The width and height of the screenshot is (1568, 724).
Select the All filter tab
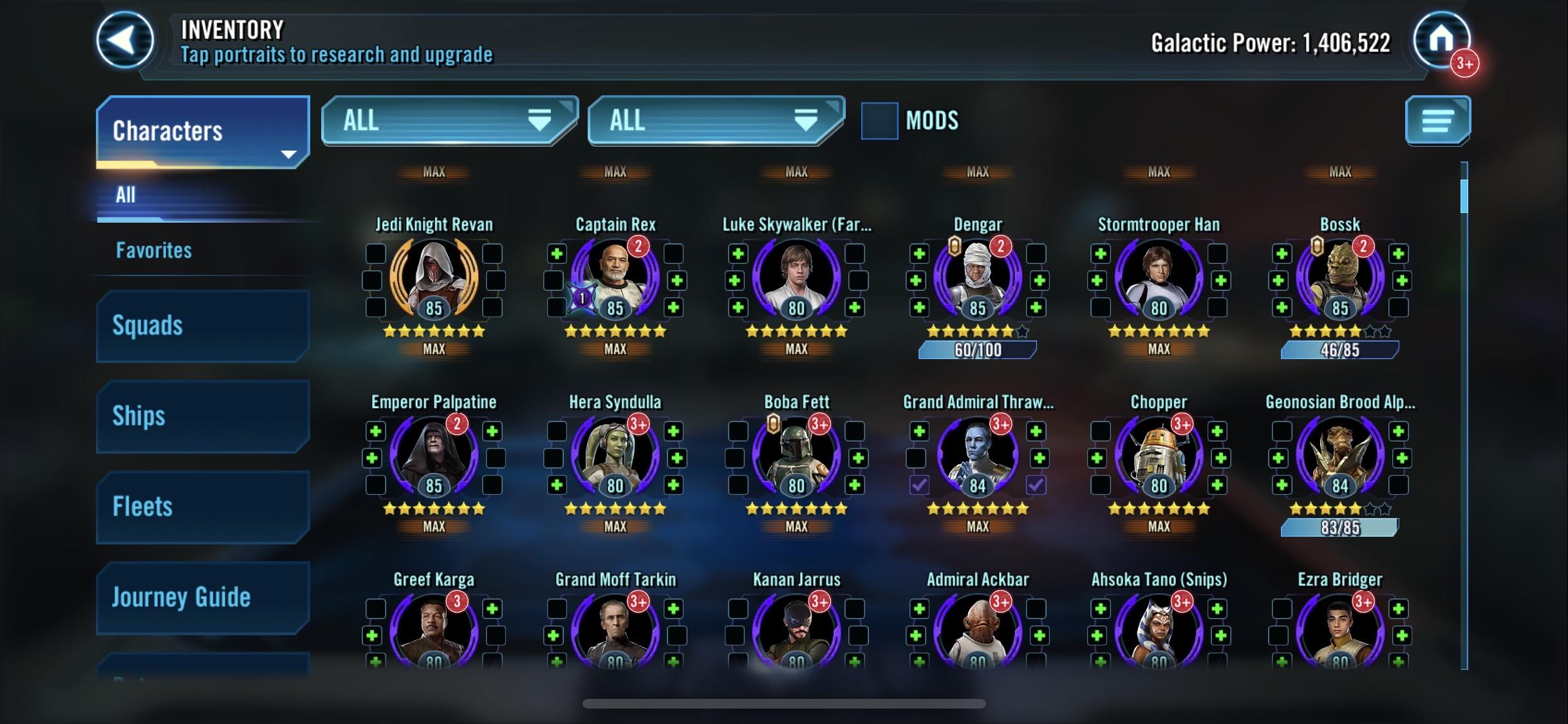[126, 195]
